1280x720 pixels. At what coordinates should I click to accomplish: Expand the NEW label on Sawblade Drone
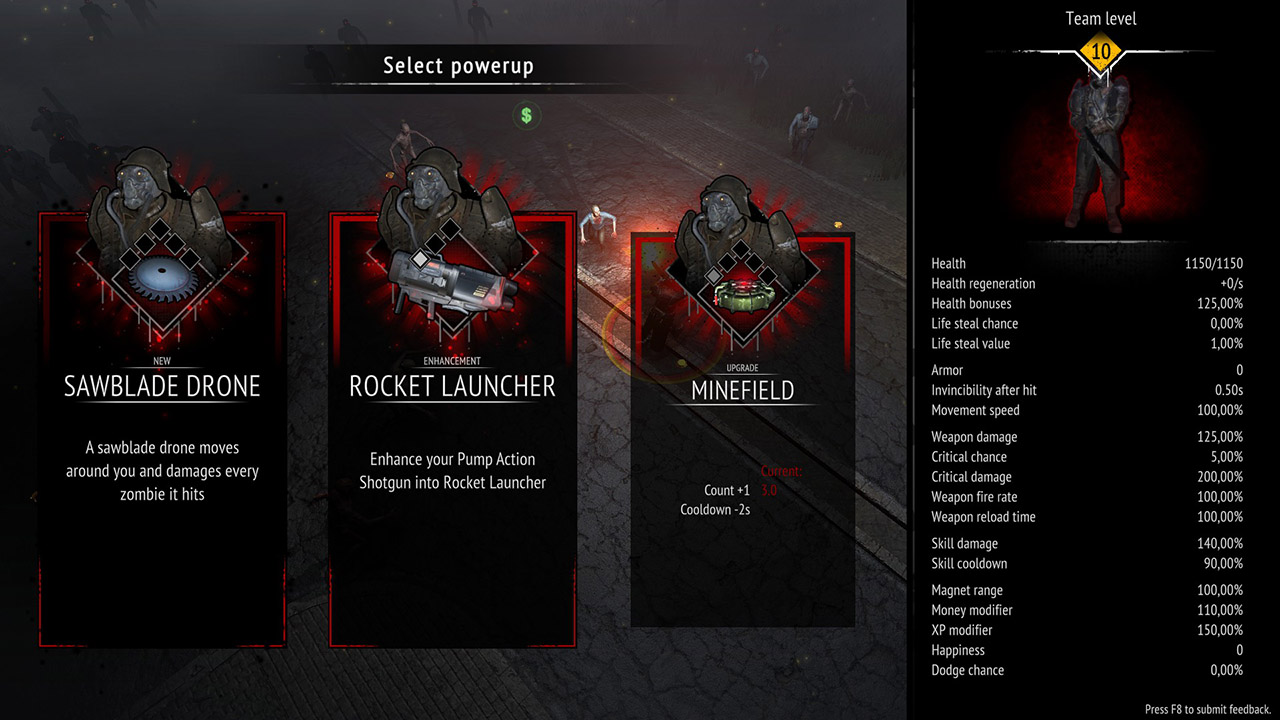[x=163, y=361]
